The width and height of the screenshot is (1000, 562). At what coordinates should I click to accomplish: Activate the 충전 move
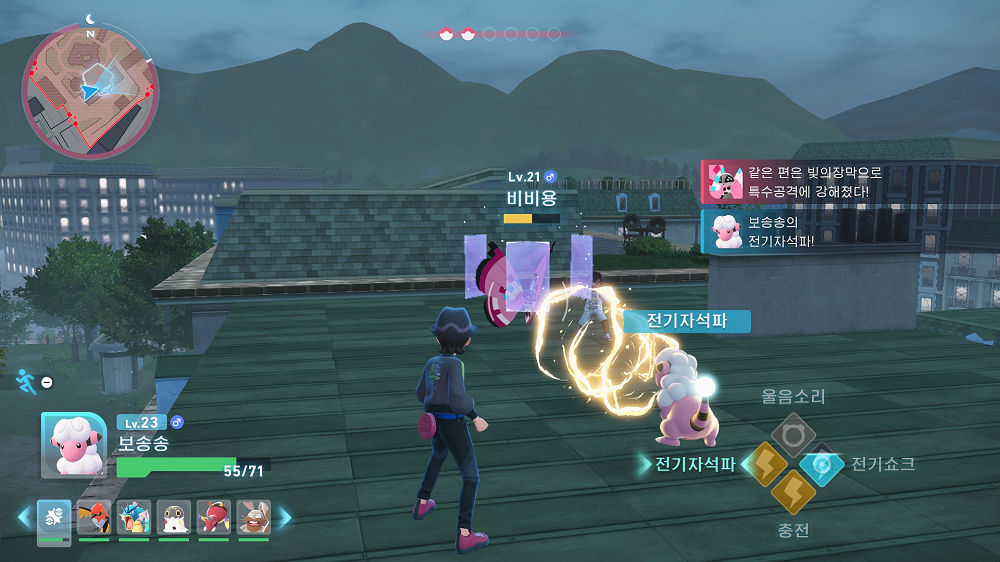point(793,493)
